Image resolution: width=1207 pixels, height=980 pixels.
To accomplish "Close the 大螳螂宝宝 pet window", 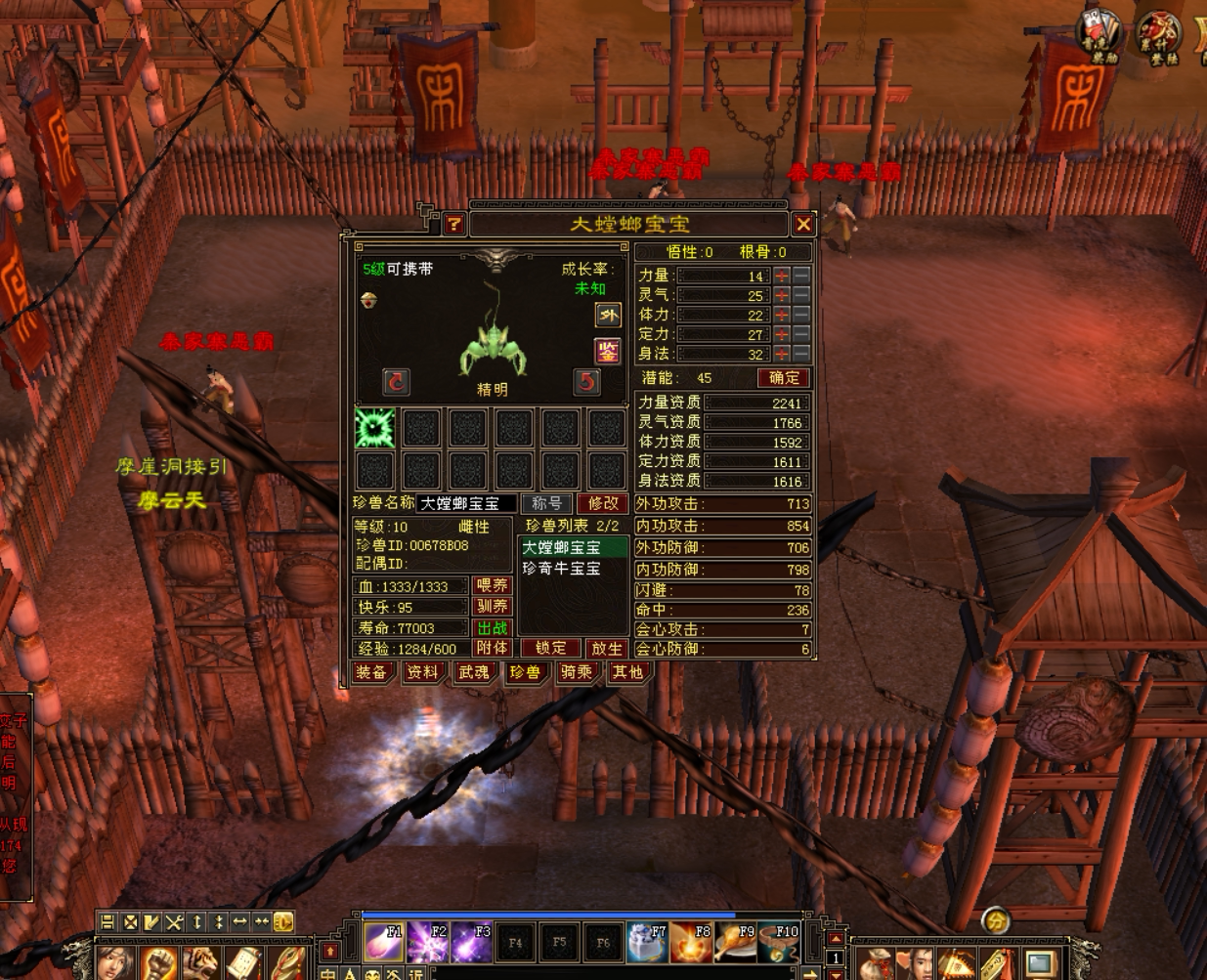I will (803, 225).
